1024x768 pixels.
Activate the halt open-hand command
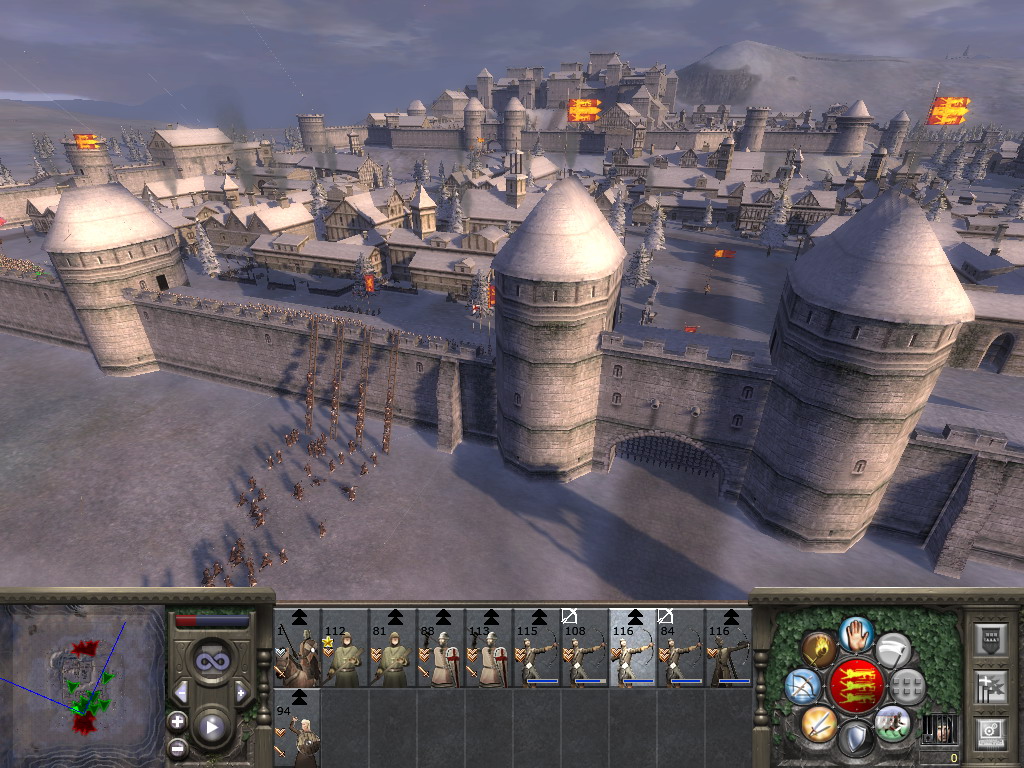857,633
